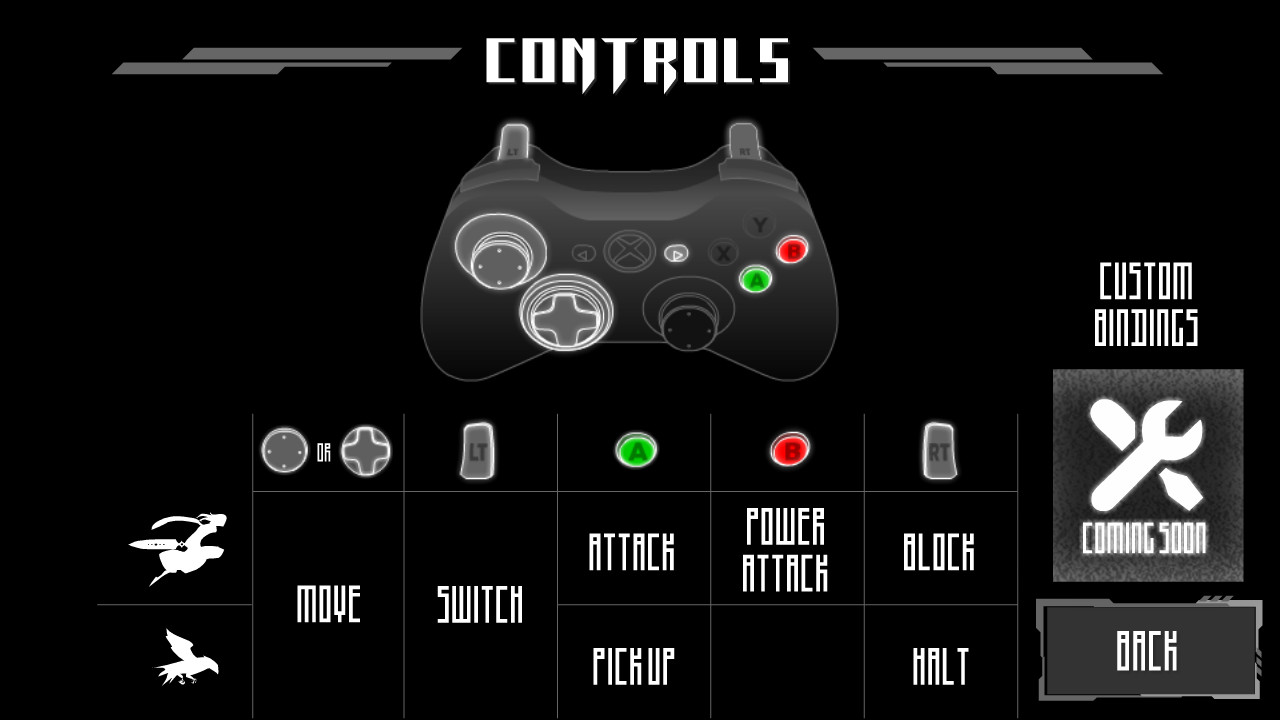Select the LT trigger icon in the table header

(x=476, y=450)
